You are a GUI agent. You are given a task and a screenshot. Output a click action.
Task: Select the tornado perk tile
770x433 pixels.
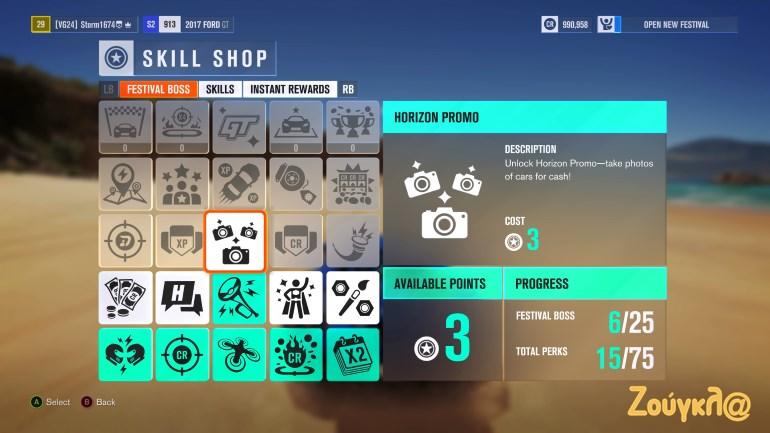tap(353, 241)
